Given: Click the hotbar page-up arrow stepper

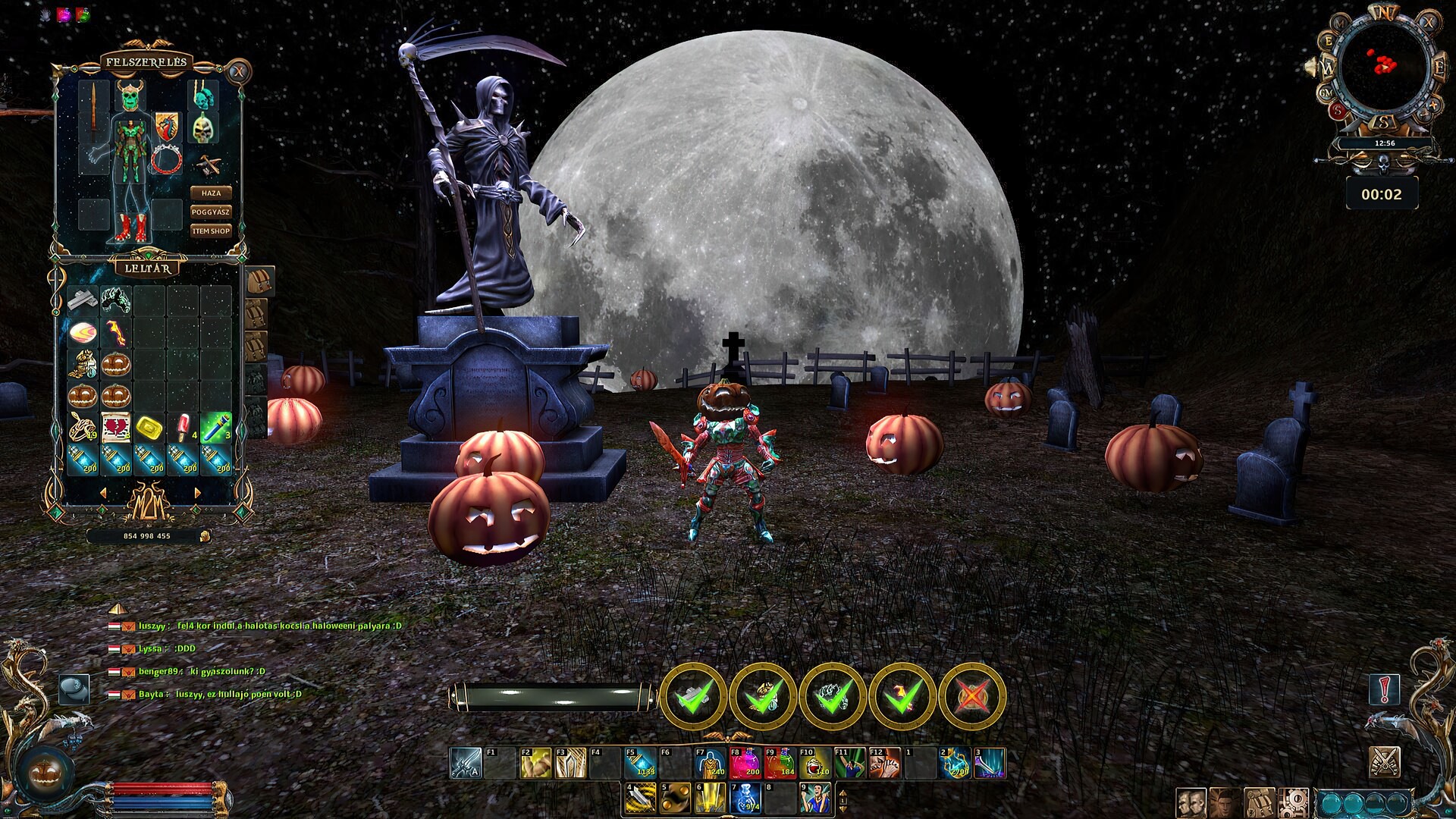Looking at the screenshot, I should pyautogui.click(x=842, y=795).
